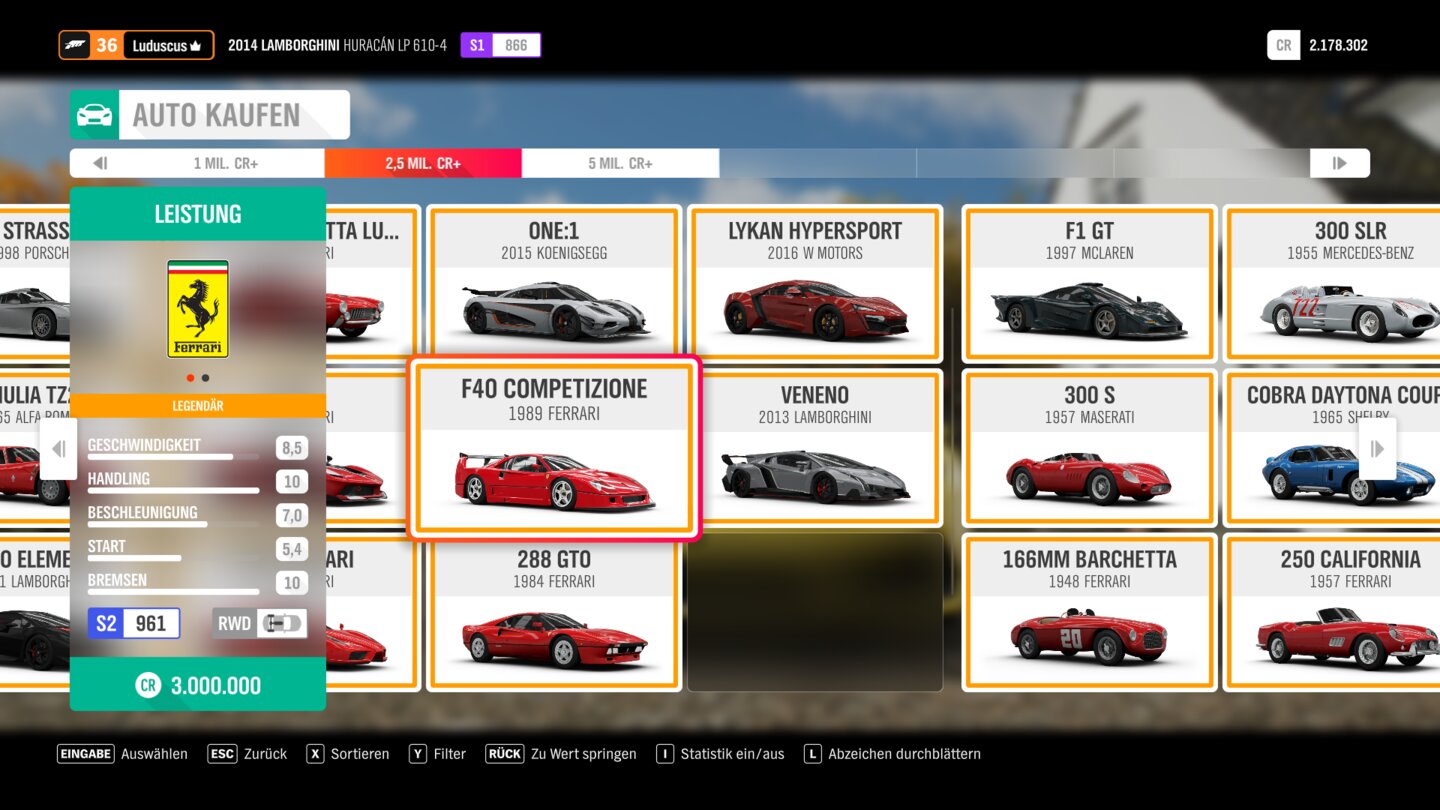
Task: Select the 2,5 Mil. CR+ tab
Action: [x=423, y=163]
